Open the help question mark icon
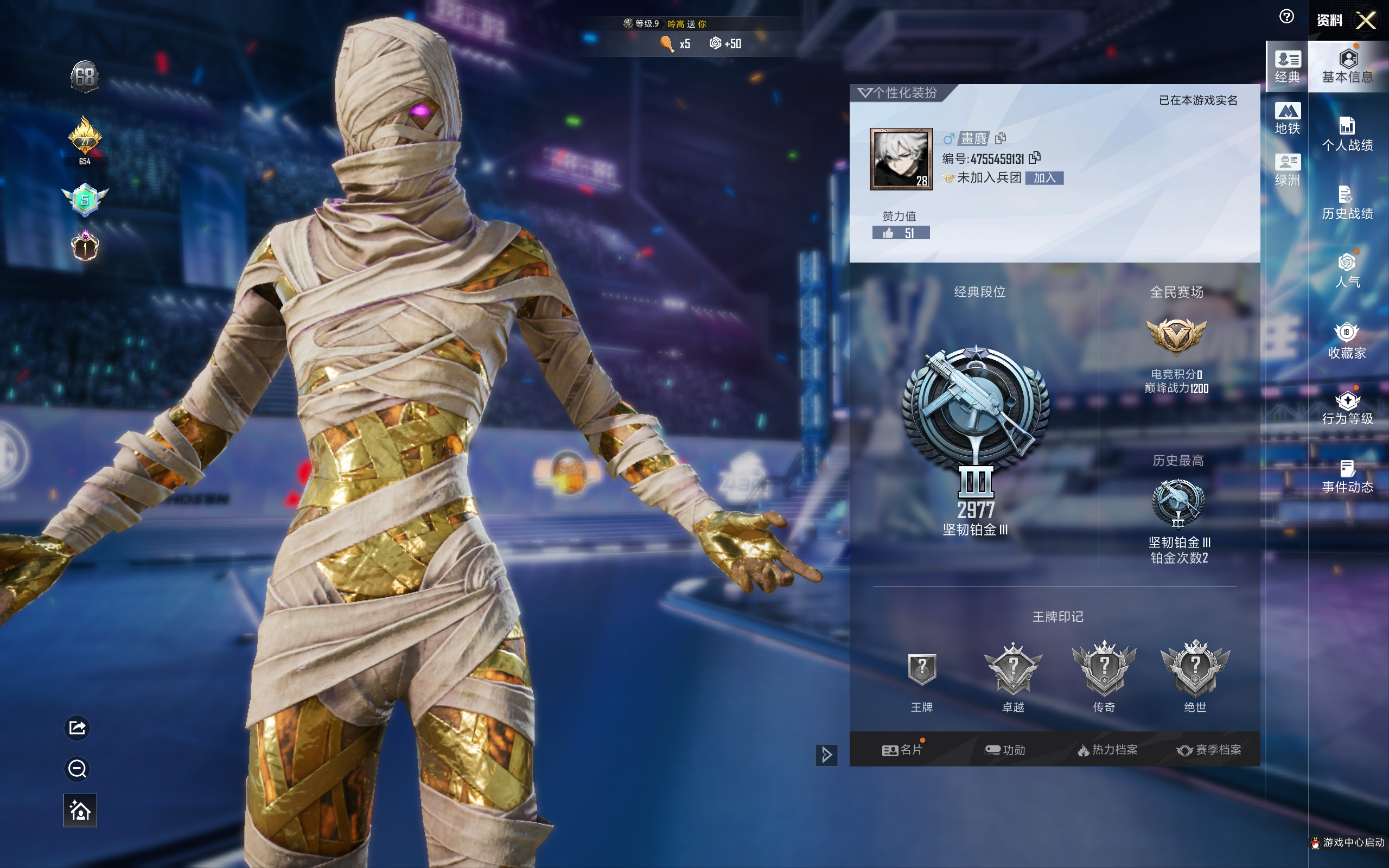 point(1286,17)
